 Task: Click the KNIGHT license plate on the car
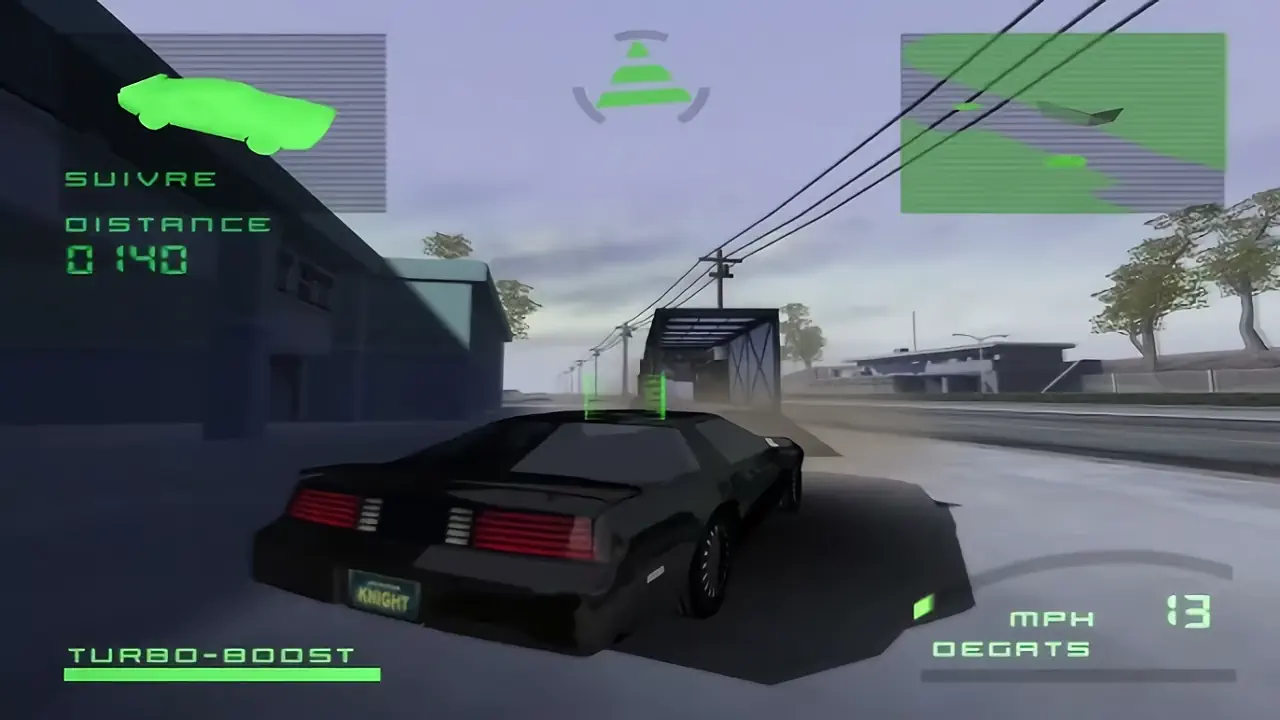tap(382, 593)
